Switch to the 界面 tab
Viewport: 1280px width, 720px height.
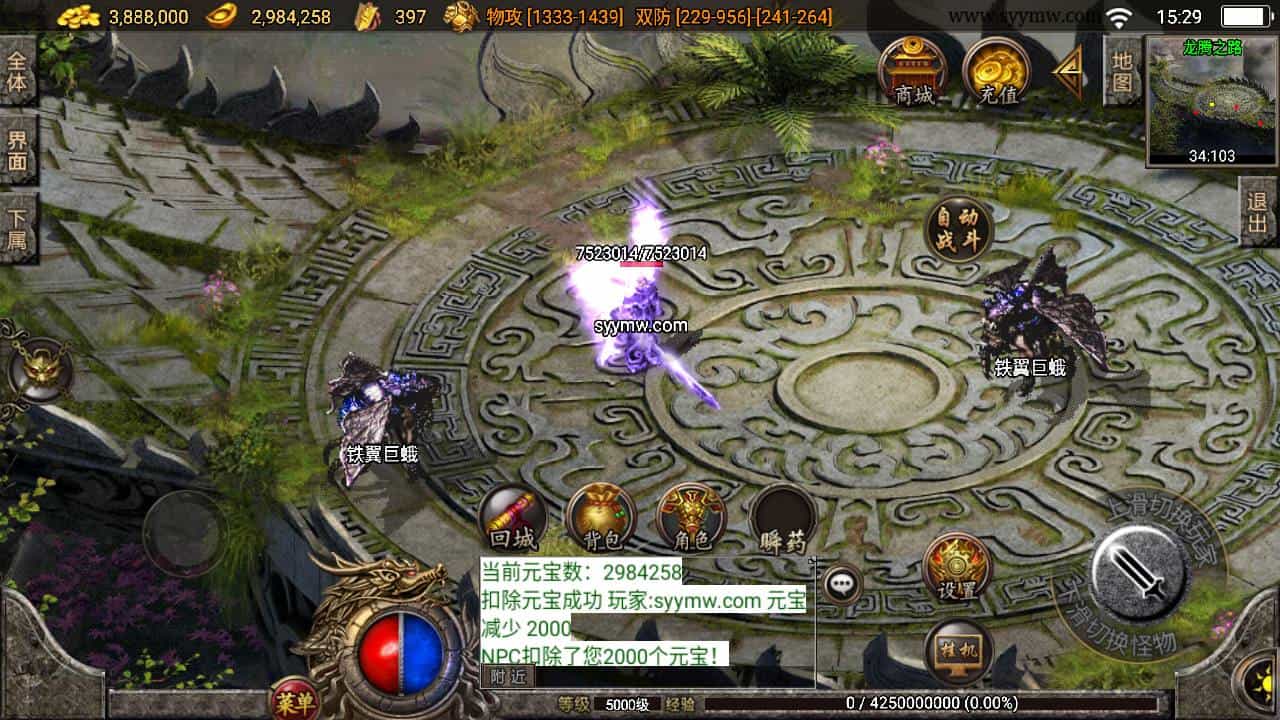(16, 149)
